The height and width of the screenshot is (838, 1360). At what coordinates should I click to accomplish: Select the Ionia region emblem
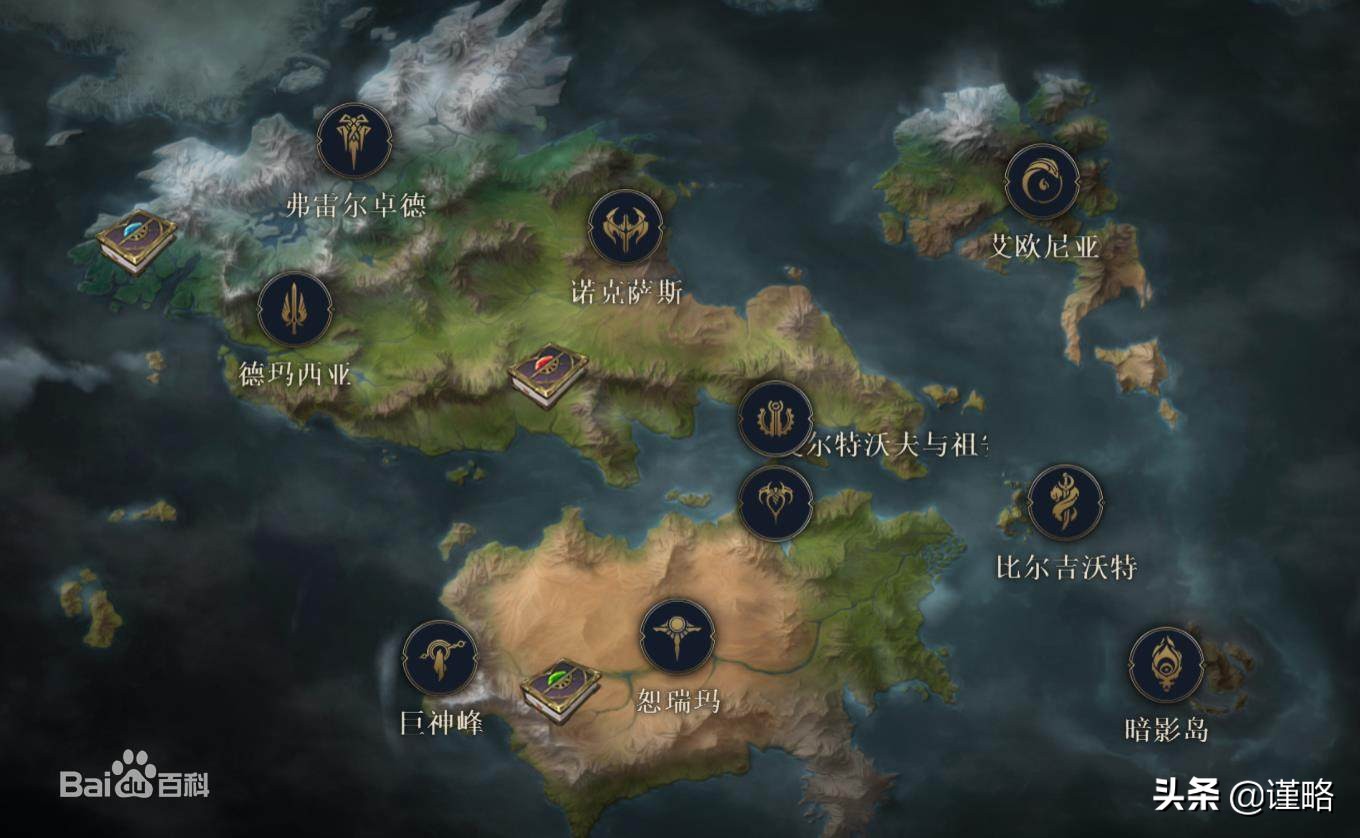coord(1042,181)
